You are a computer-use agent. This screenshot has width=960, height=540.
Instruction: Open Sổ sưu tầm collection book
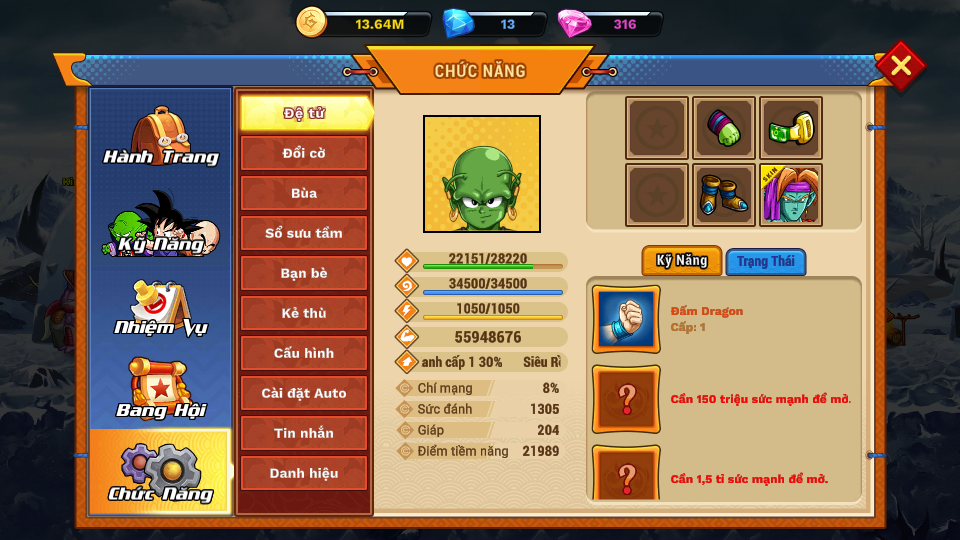[304, 233]
